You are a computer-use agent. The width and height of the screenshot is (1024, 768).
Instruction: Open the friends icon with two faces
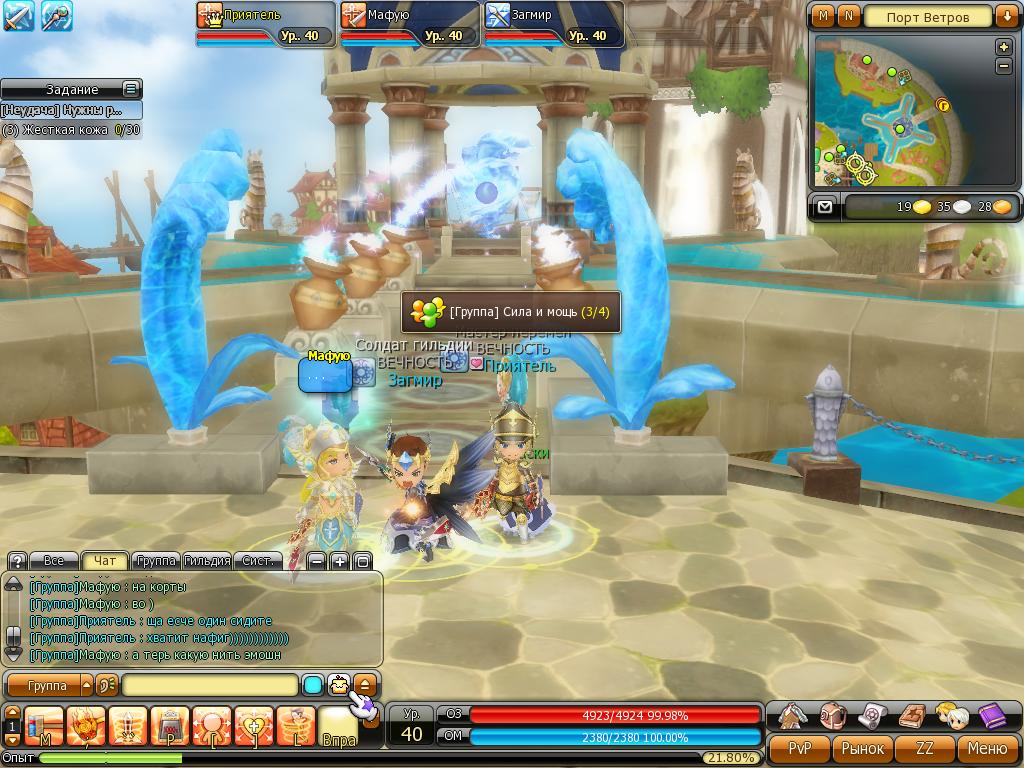point(951,716)
